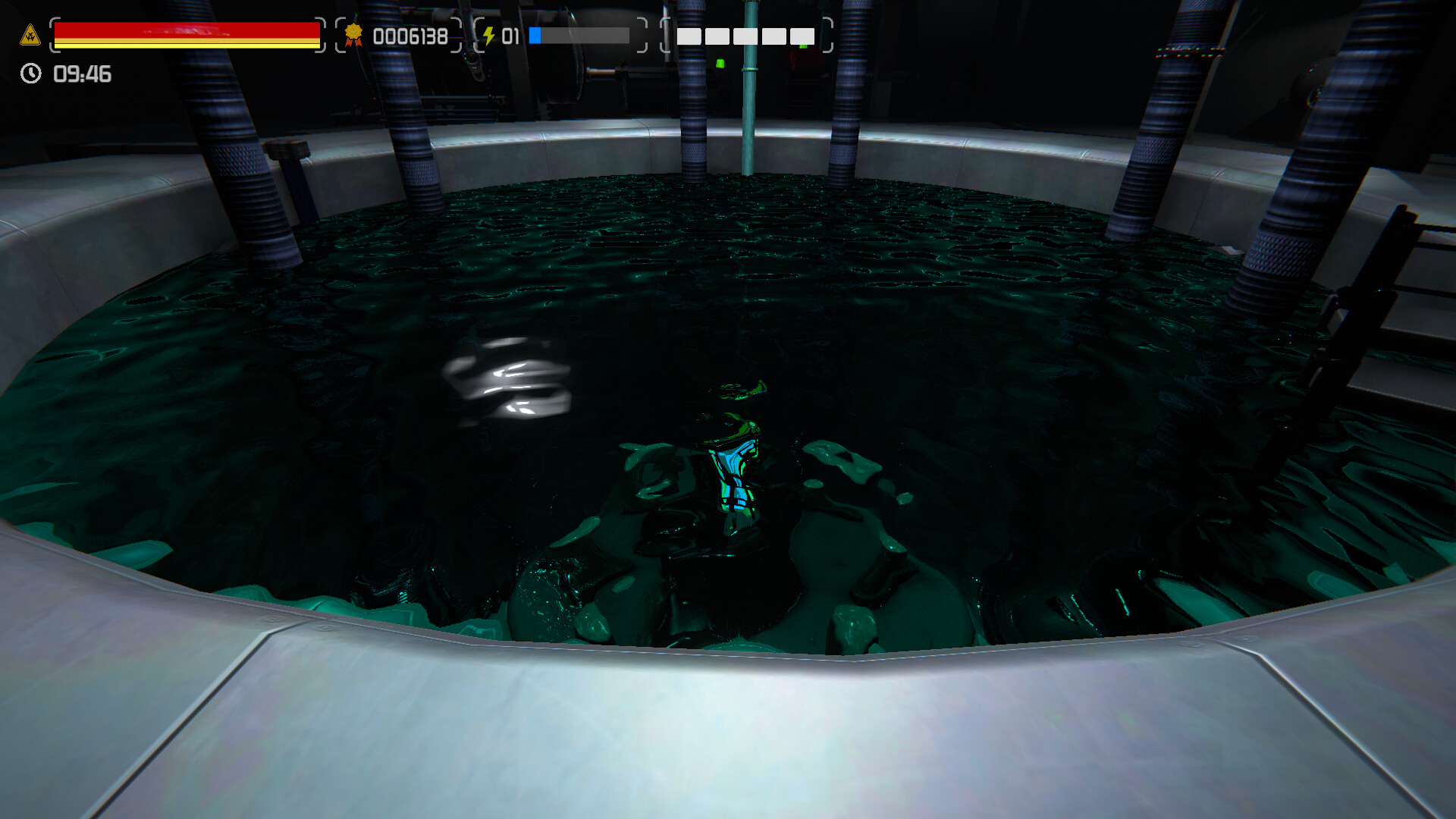Image resolution: width=1456 pixels, height=819 pixels.
Task: Click the middle ammo square indicator
Action: coord(745,36)
